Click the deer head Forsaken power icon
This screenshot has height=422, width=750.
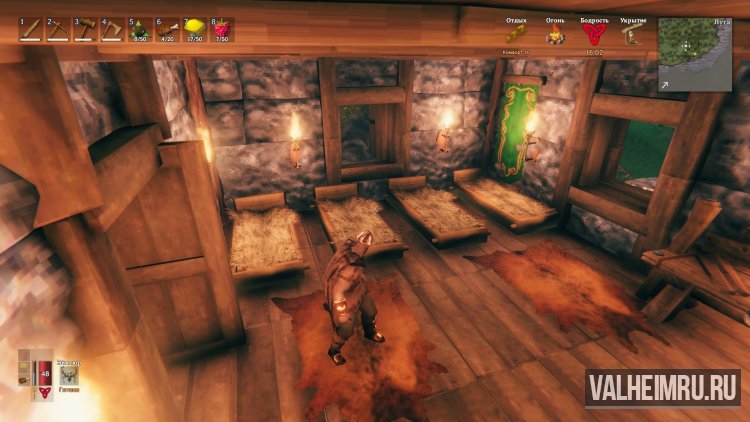69,374
